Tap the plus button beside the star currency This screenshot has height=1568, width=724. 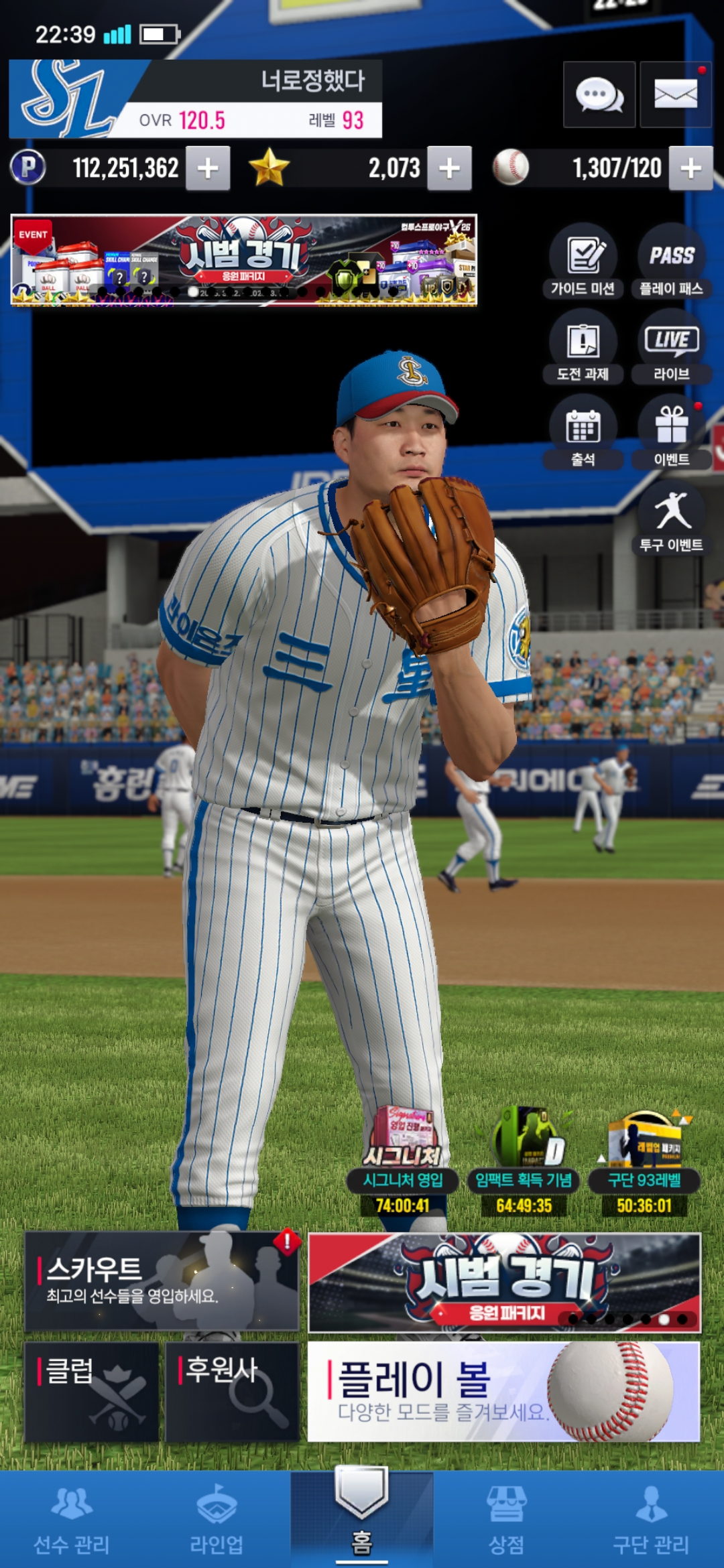(x=449, y=168)
